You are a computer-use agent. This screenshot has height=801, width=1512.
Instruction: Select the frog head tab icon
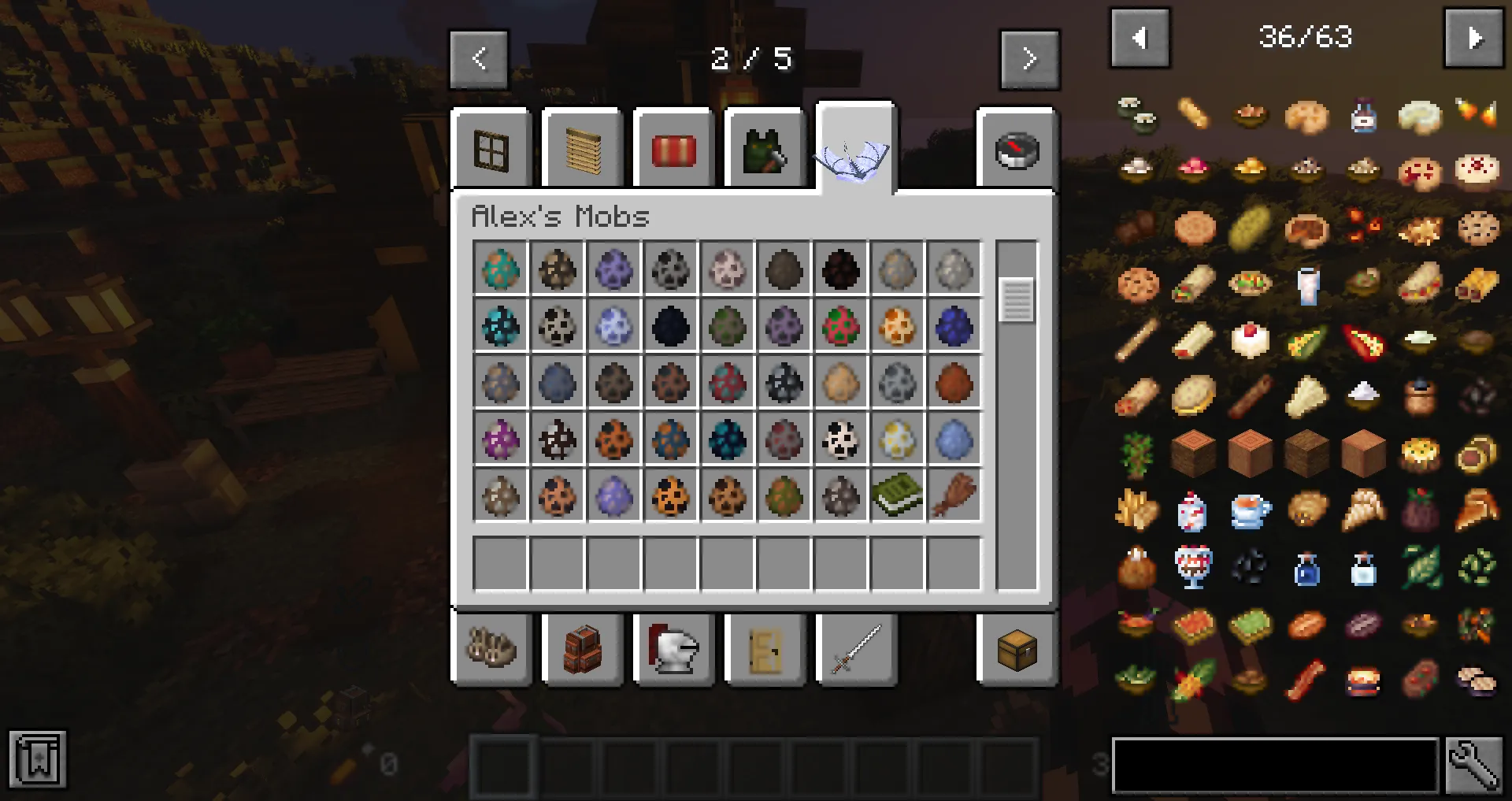[x=765, y=150]
